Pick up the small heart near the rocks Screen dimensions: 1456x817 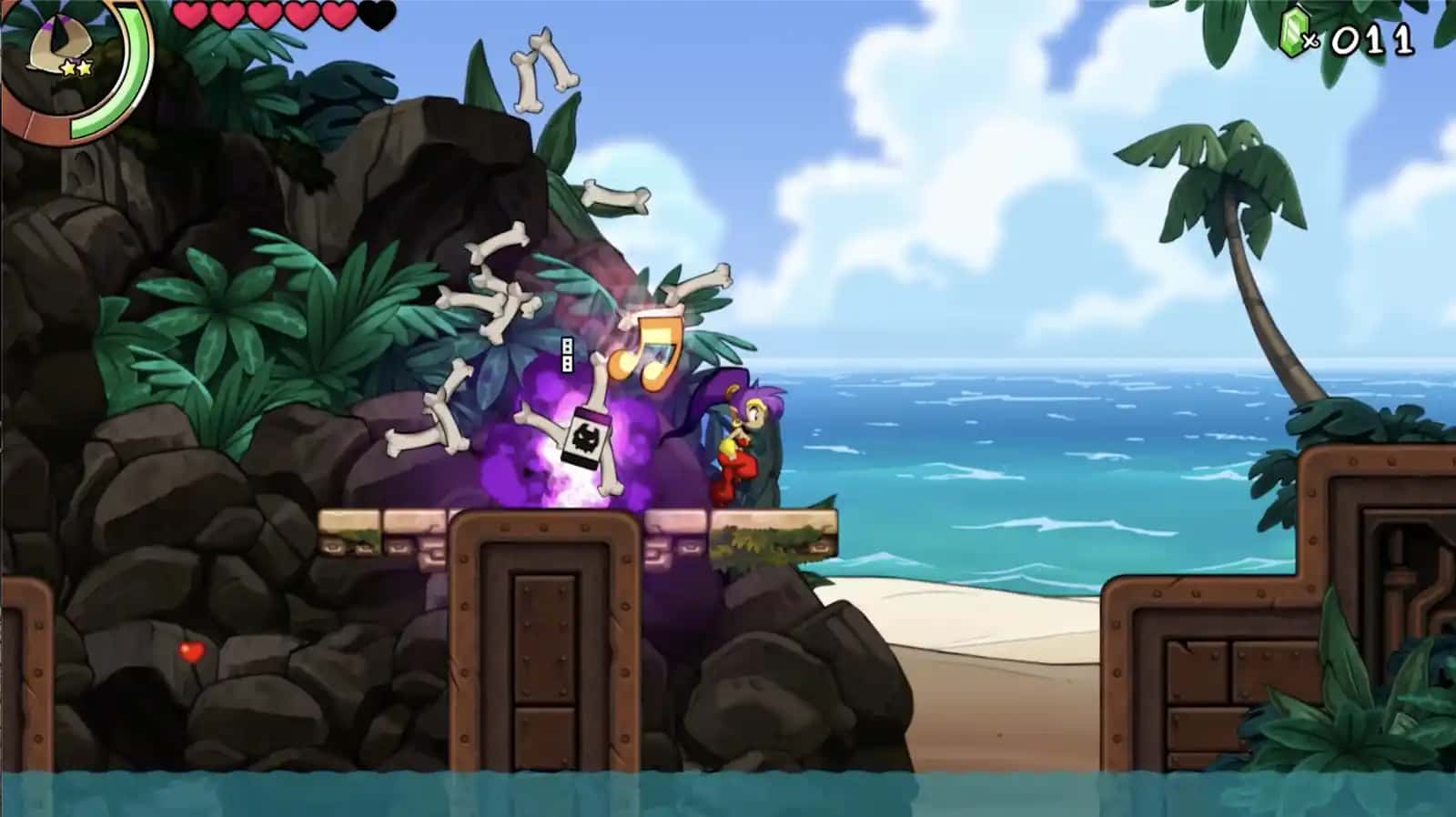click(192, 651)
